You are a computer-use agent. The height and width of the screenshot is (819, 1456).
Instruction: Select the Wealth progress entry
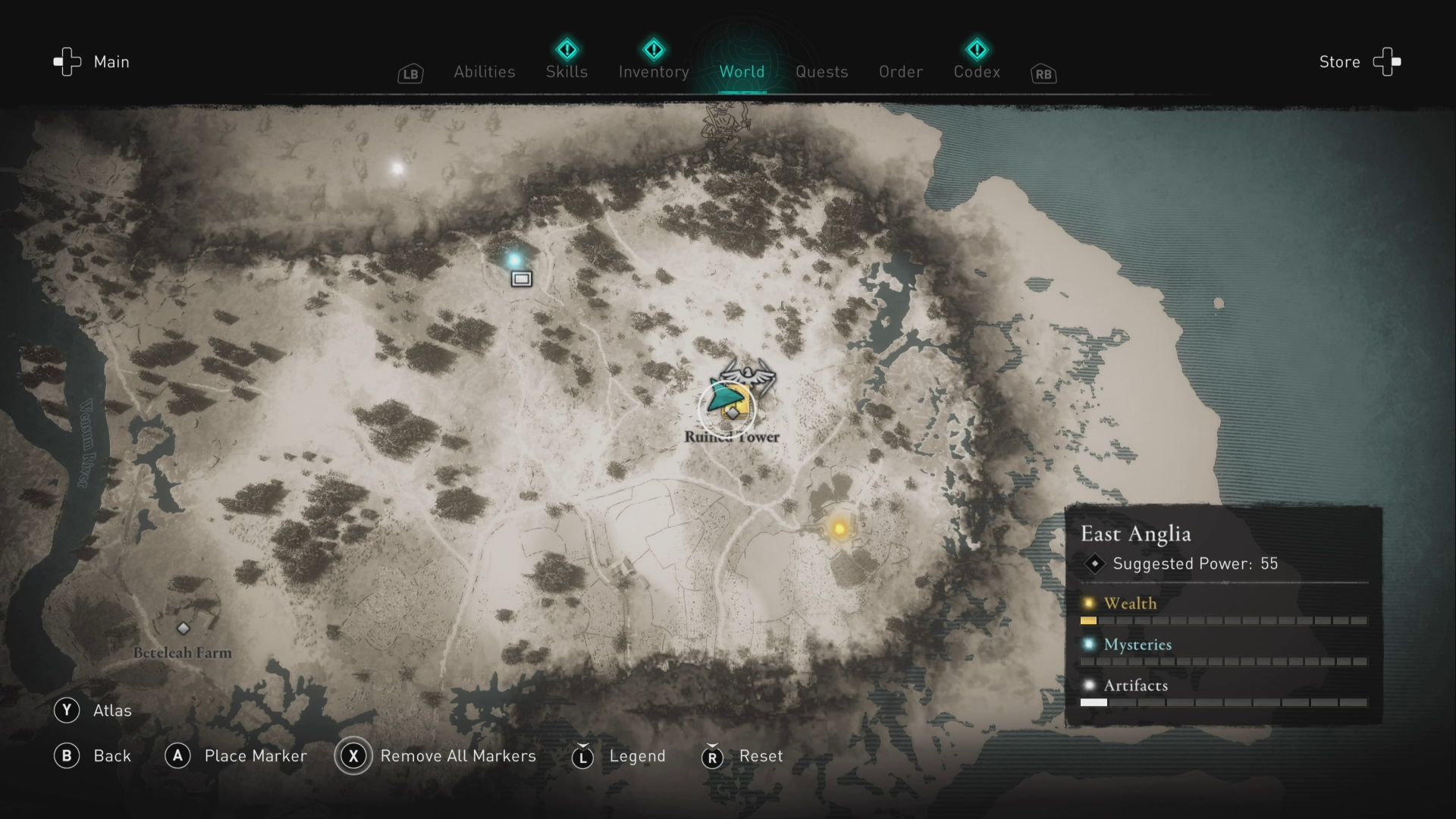coord(1130,604)
